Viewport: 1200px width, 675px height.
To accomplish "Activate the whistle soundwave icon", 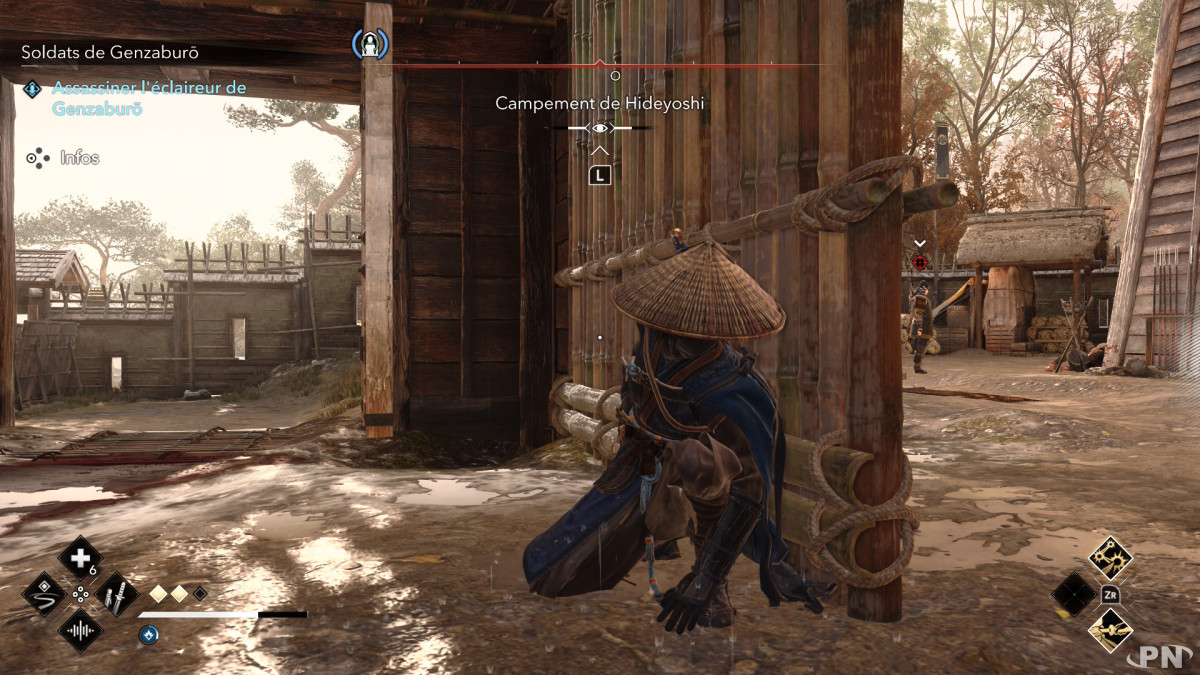I will [80, 630].
